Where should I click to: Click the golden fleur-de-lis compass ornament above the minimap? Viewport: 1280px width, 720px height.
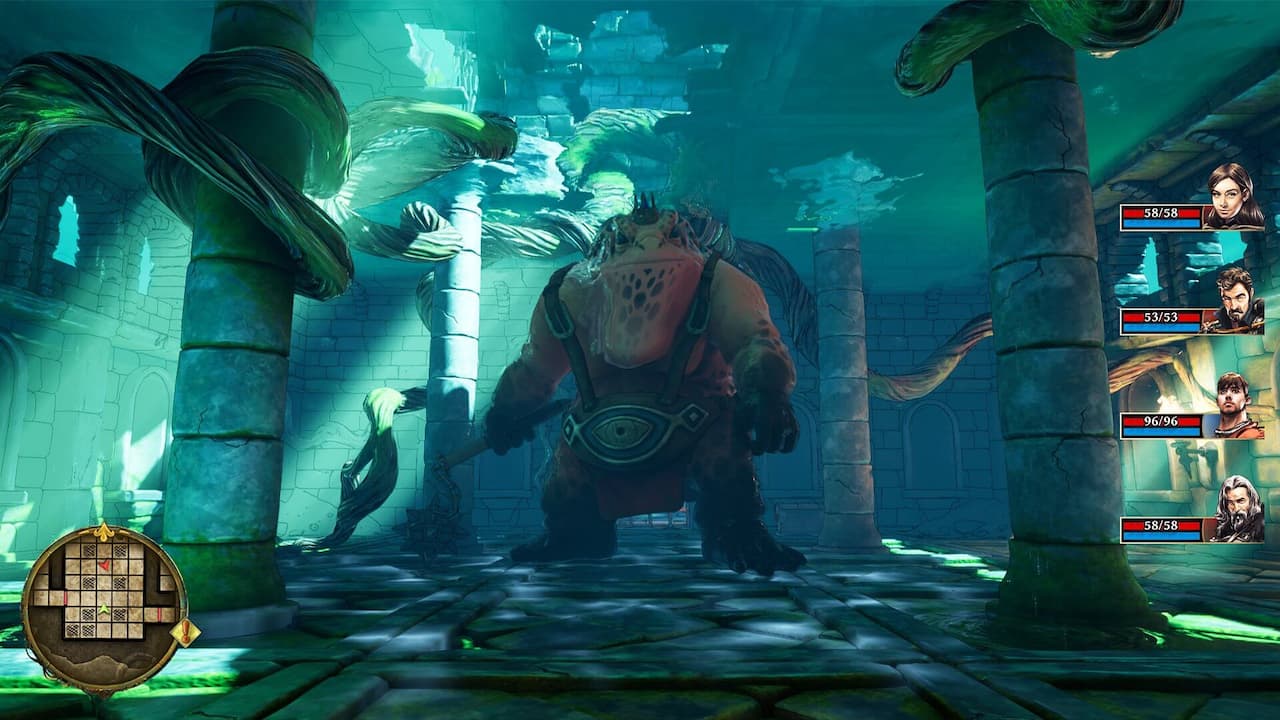point(105,531)
